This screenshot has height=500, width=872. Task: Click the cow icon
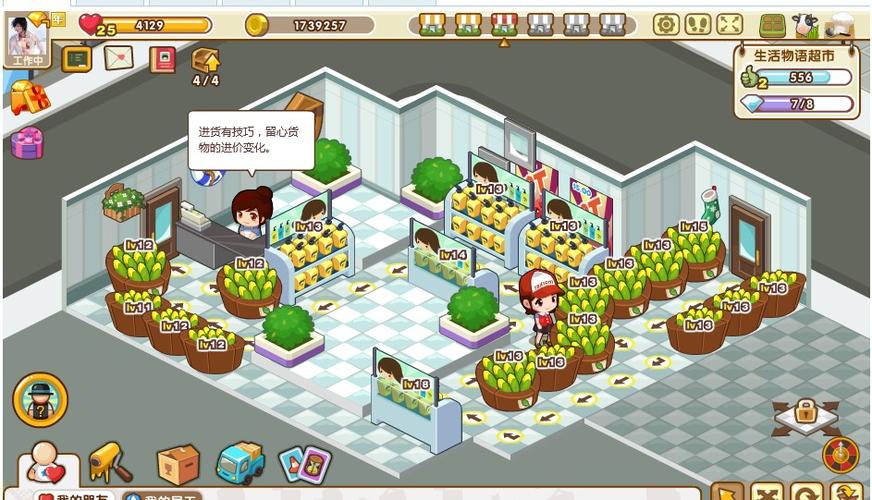click(805, 25)
